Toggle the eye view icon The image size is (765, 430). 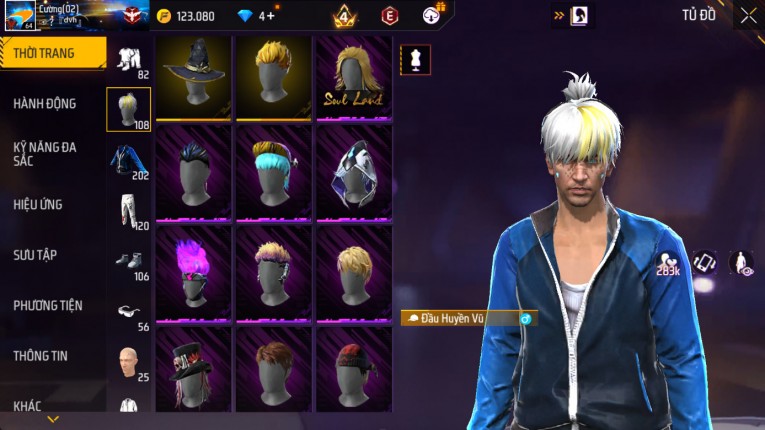[741, 263]
